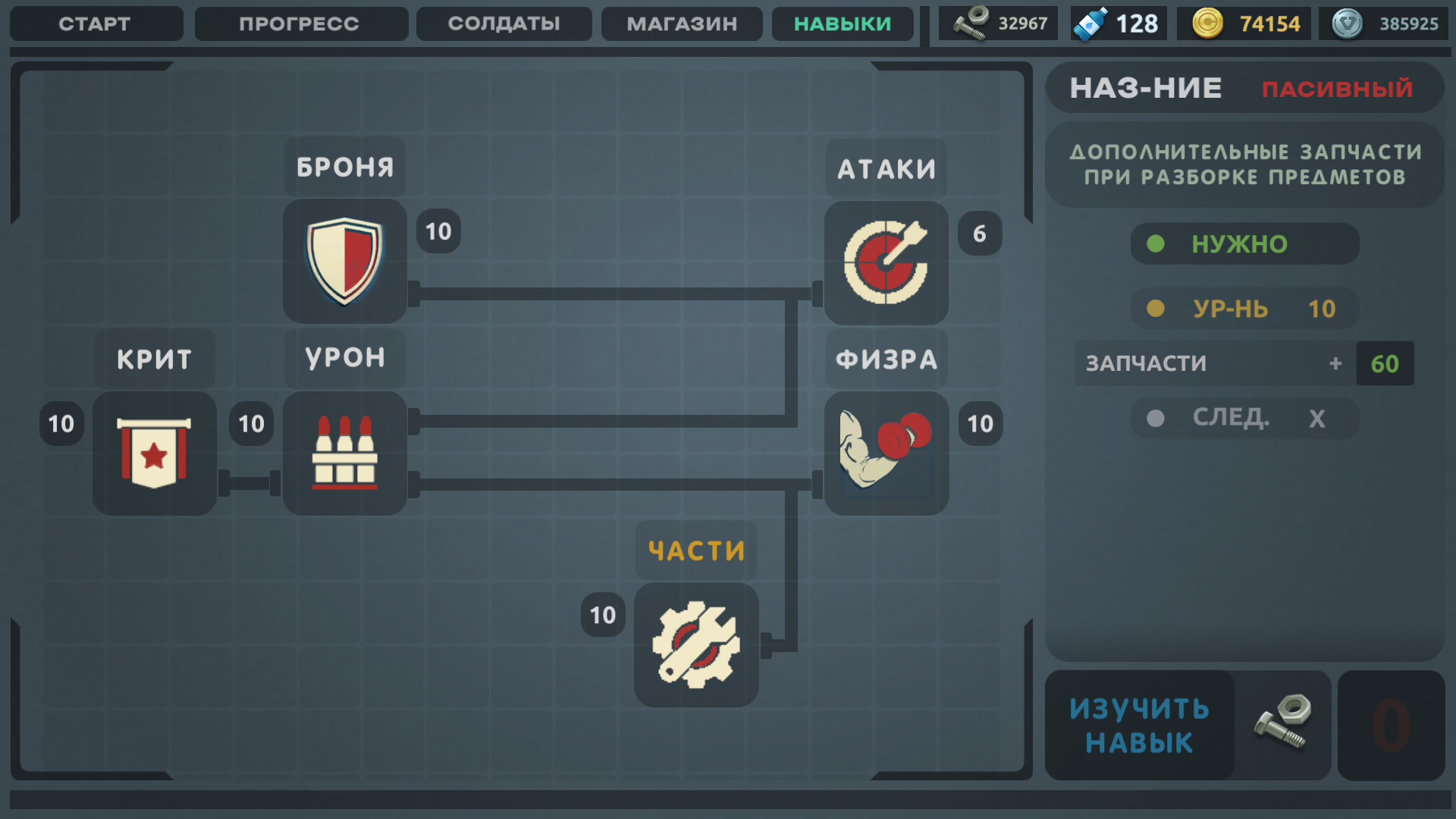Select the ЧАСТИ gear-wrench skill icon
The image size is (1456, 819).
tap(695, 645)
